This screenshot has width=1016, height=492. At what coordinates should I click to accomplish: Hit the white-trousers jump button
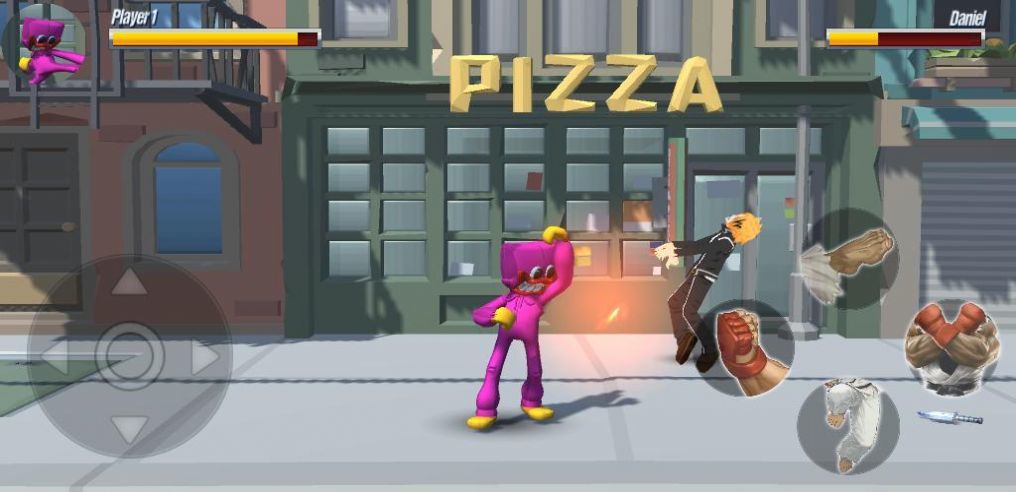coord(848,424)
